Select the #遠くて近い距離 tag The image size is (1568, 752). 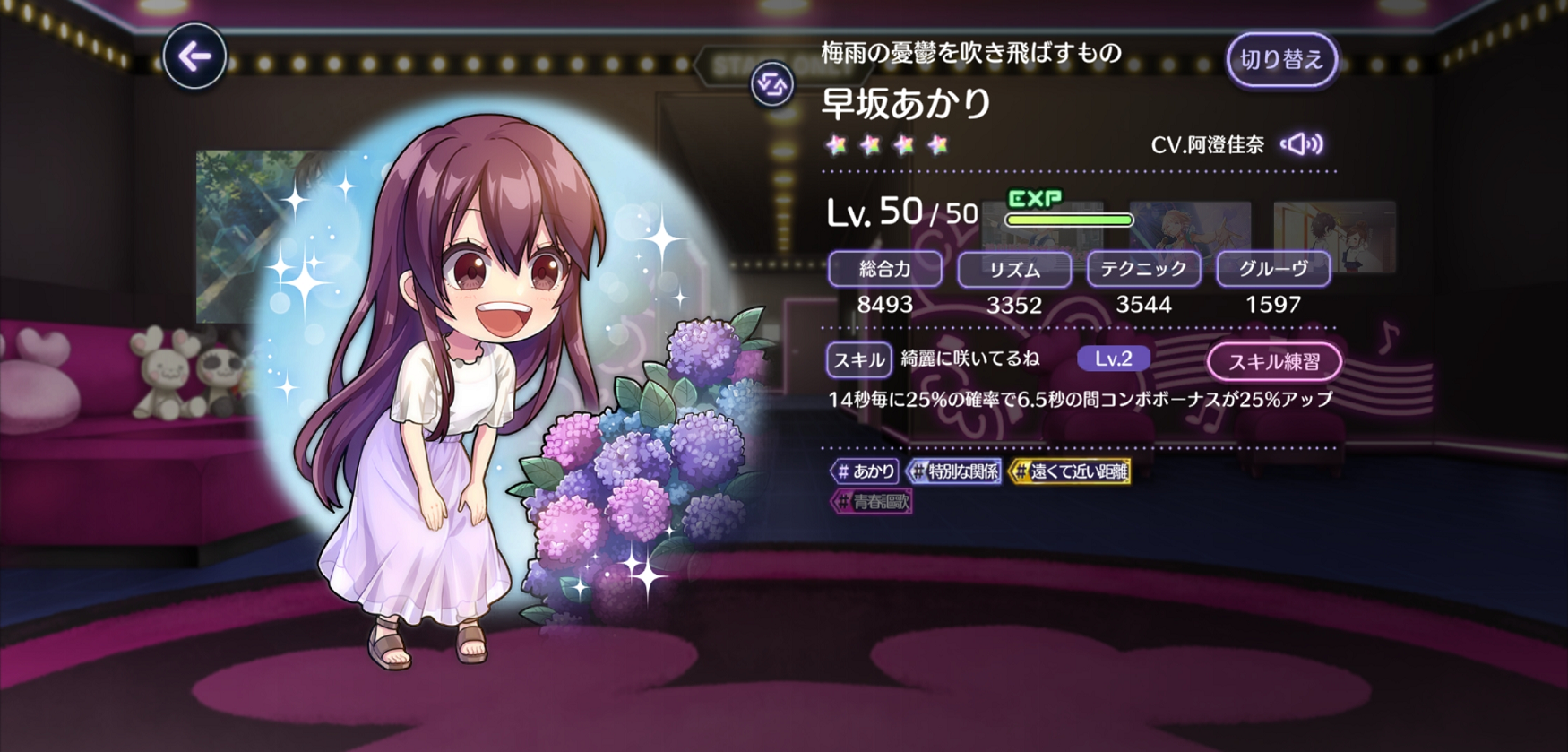tap(1070, 471)
